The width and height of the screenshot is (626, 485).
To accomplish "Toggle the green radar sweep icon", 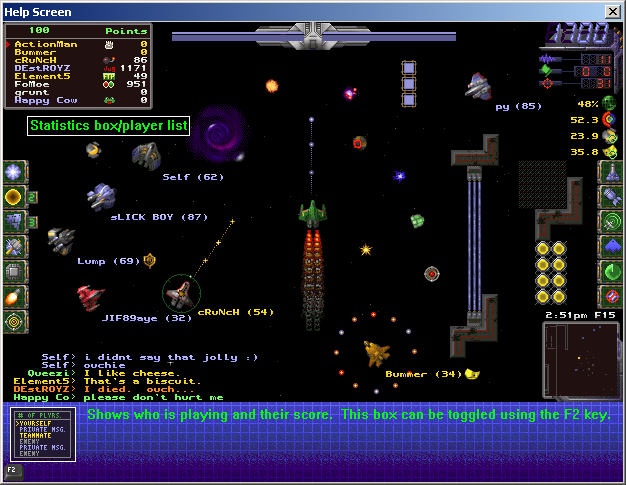I will (612, 271).
